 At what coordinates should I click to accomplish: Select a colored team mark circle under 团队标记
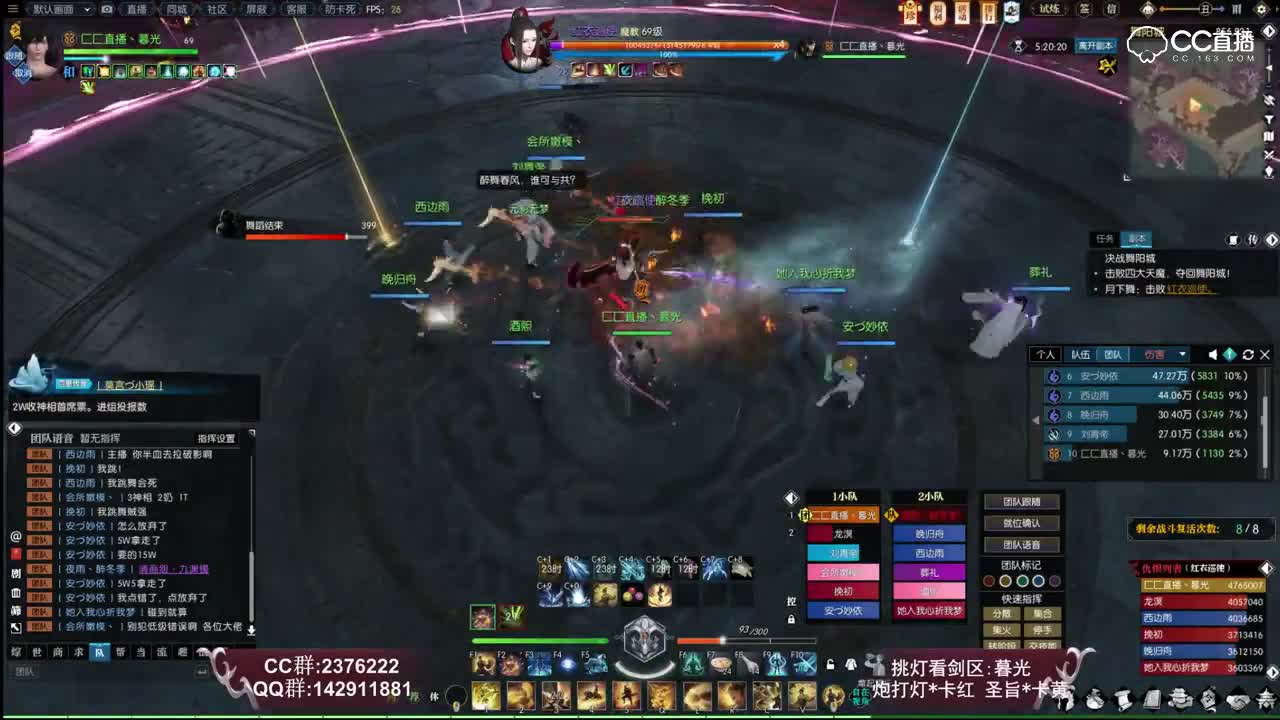(x=1022, y=581)
